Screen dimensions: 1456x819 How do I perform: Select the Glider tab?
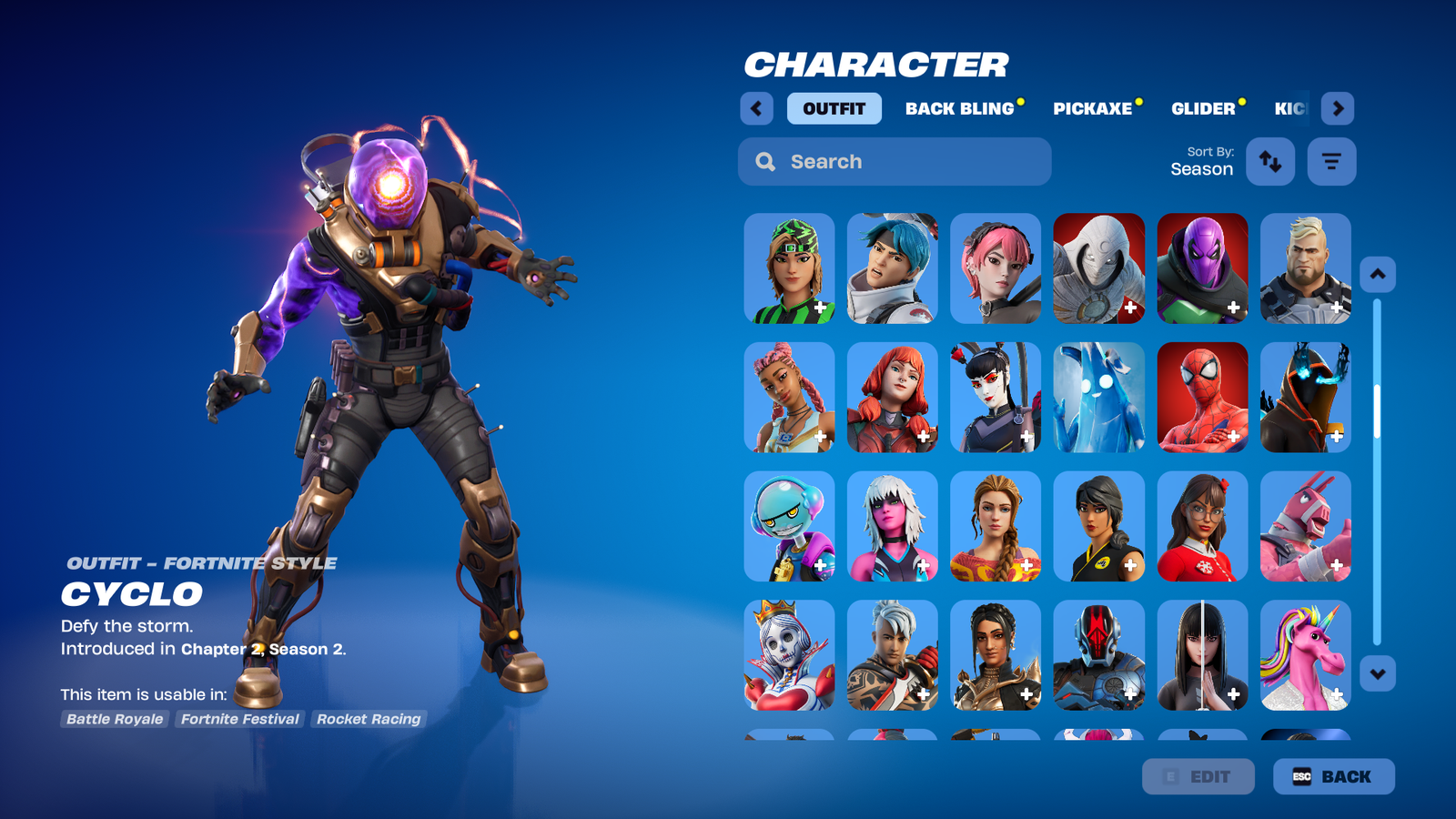(x=1203, y=108)
